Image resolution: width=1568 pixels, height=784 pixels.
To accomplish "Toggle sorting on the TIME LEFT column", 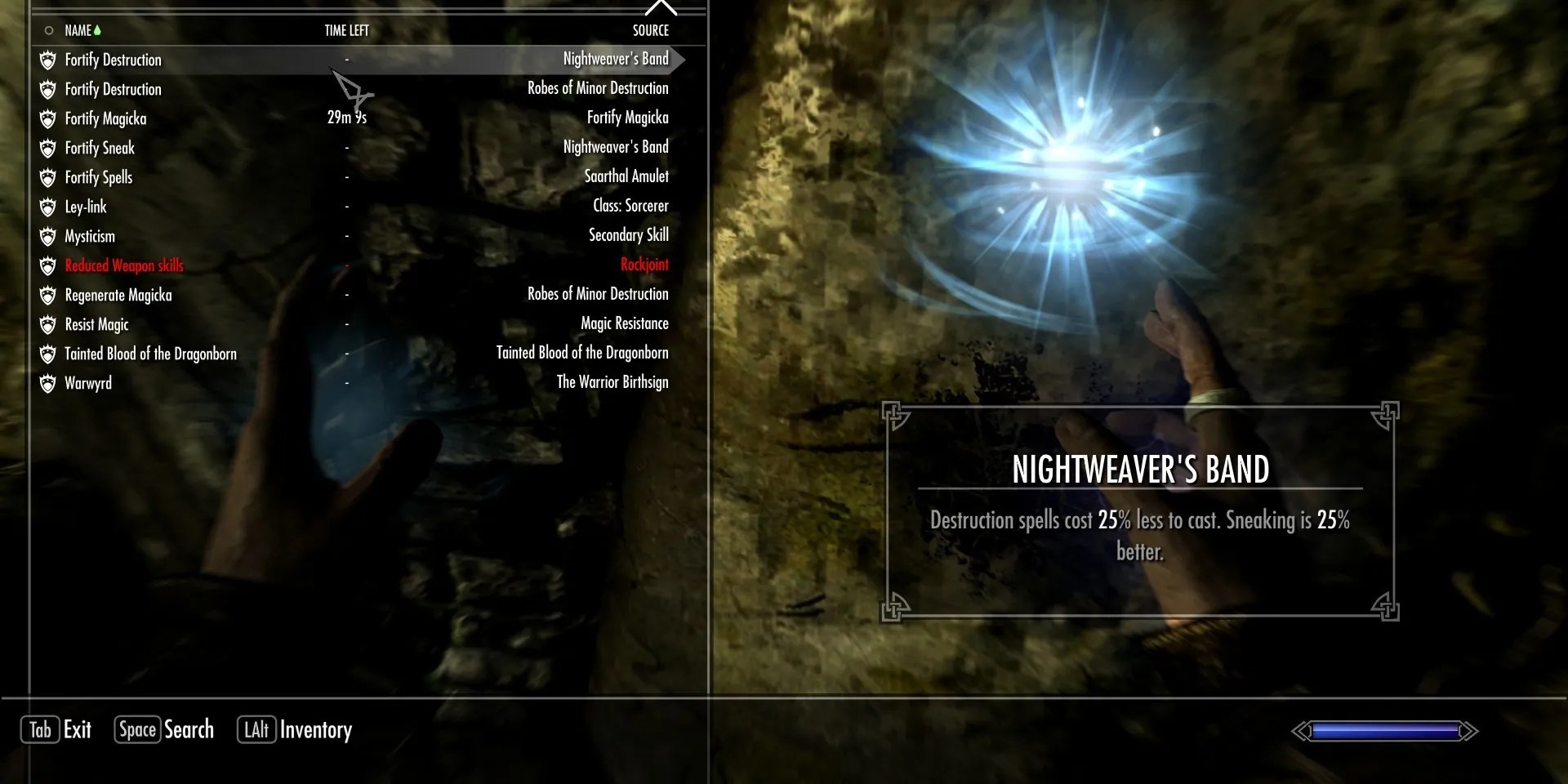I will coord(346,30).
